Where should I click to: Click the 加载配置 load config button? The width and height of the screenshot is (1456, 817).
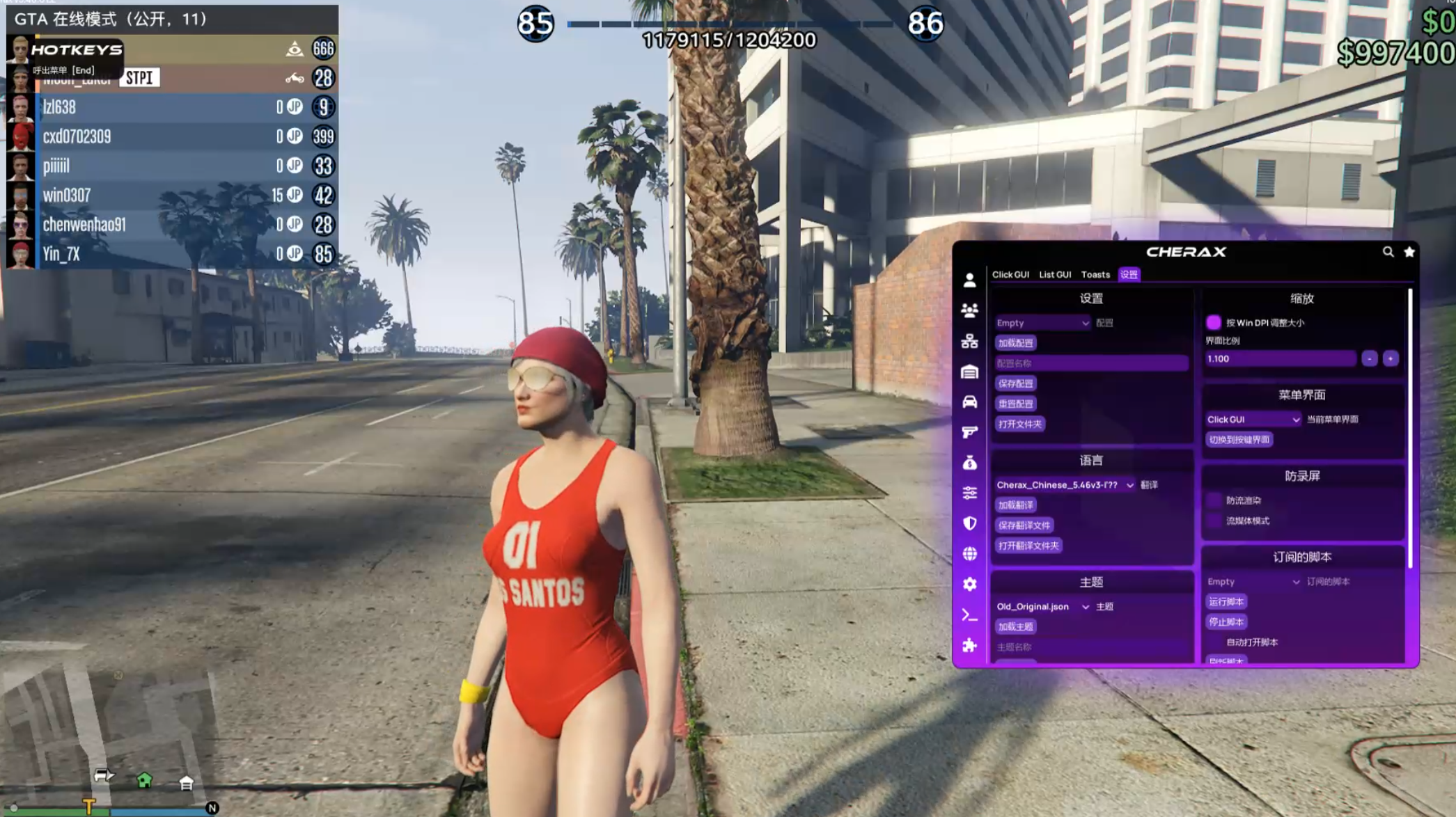[x=1015, y=343]
